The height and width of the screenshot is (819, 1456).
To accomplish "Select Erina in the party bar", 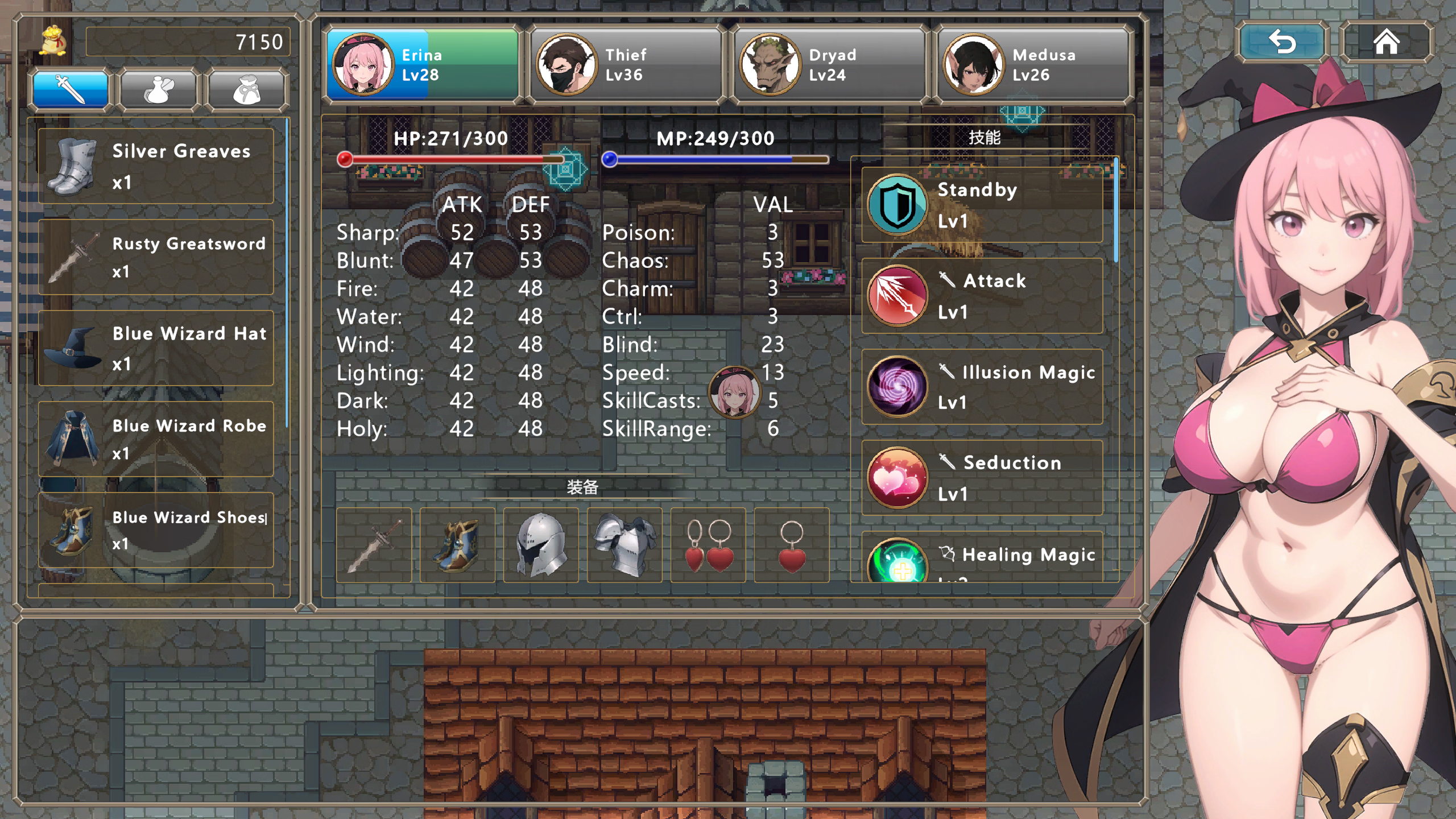I will tap(423, 64).
